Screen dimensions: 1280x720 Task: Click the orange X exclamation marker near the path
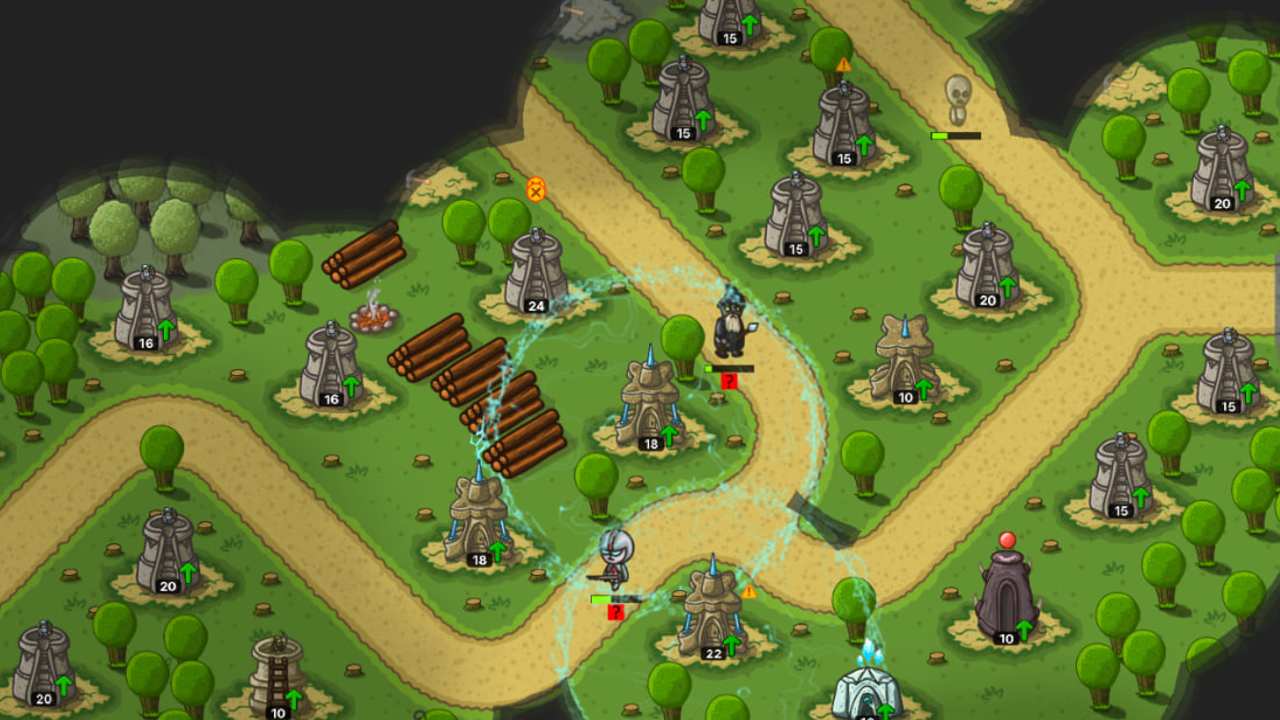[x=536, y=190]
